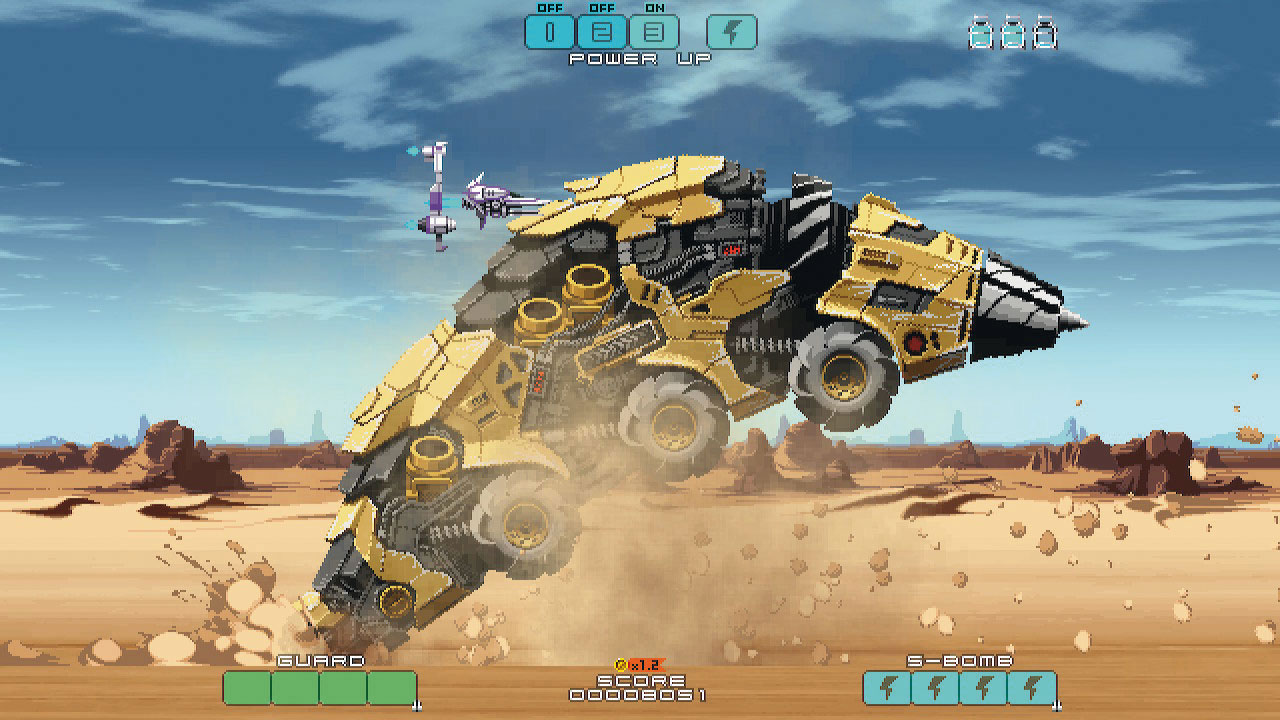1280x720 pixels.
Task: Switch off power up slot 3
Action: coord(654,32)
